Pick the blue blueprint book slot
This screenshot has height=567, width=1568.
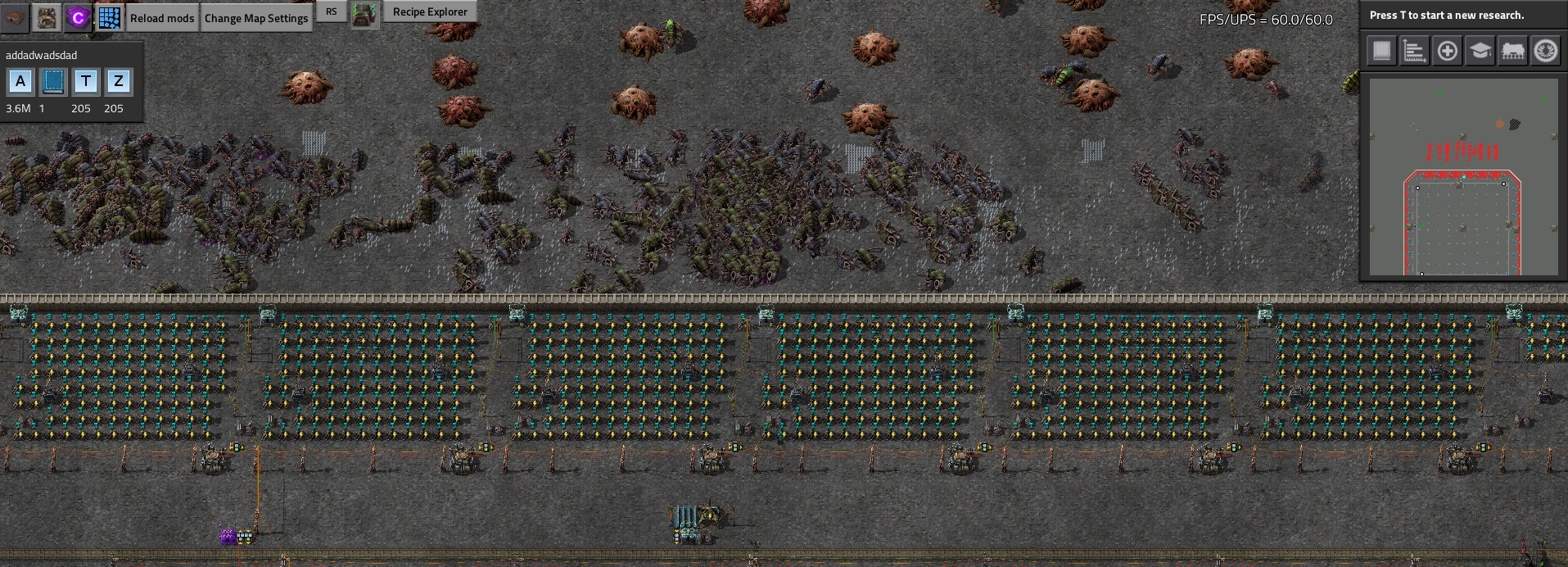click(x=53, y=81)
